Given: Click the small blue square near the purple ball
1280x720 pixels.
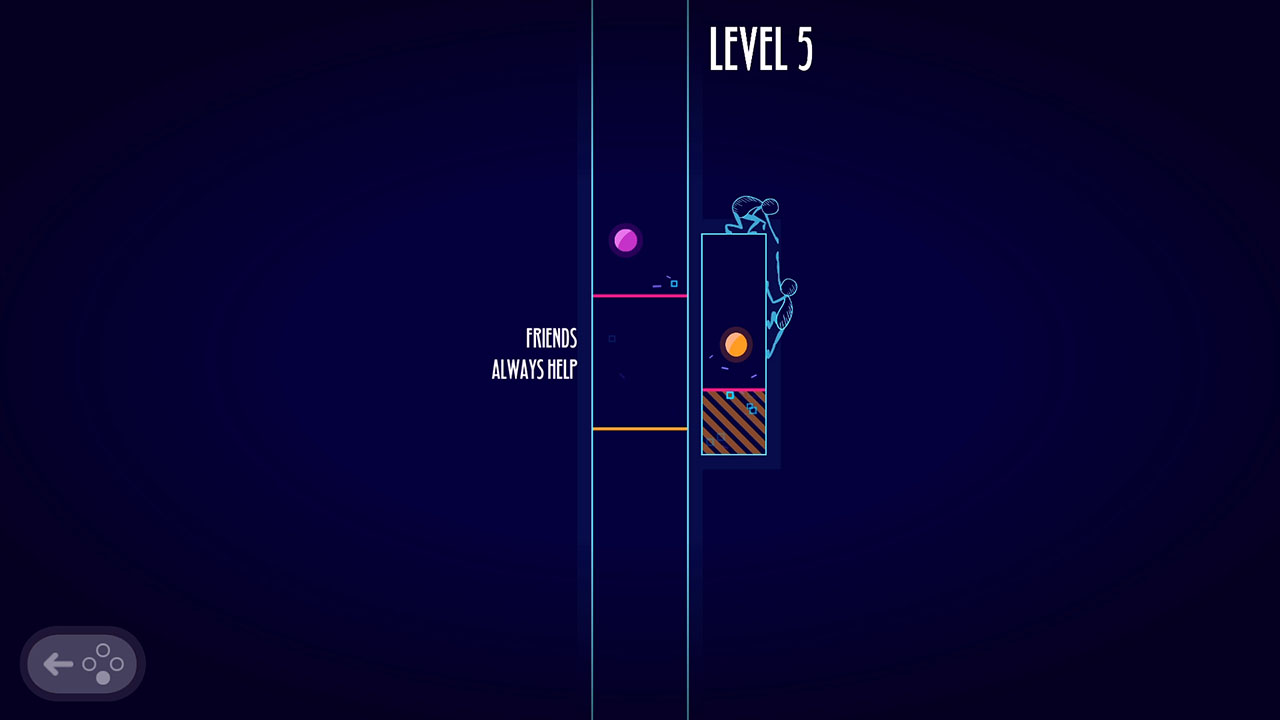Looking at the screenshot, I should point(674,284).
